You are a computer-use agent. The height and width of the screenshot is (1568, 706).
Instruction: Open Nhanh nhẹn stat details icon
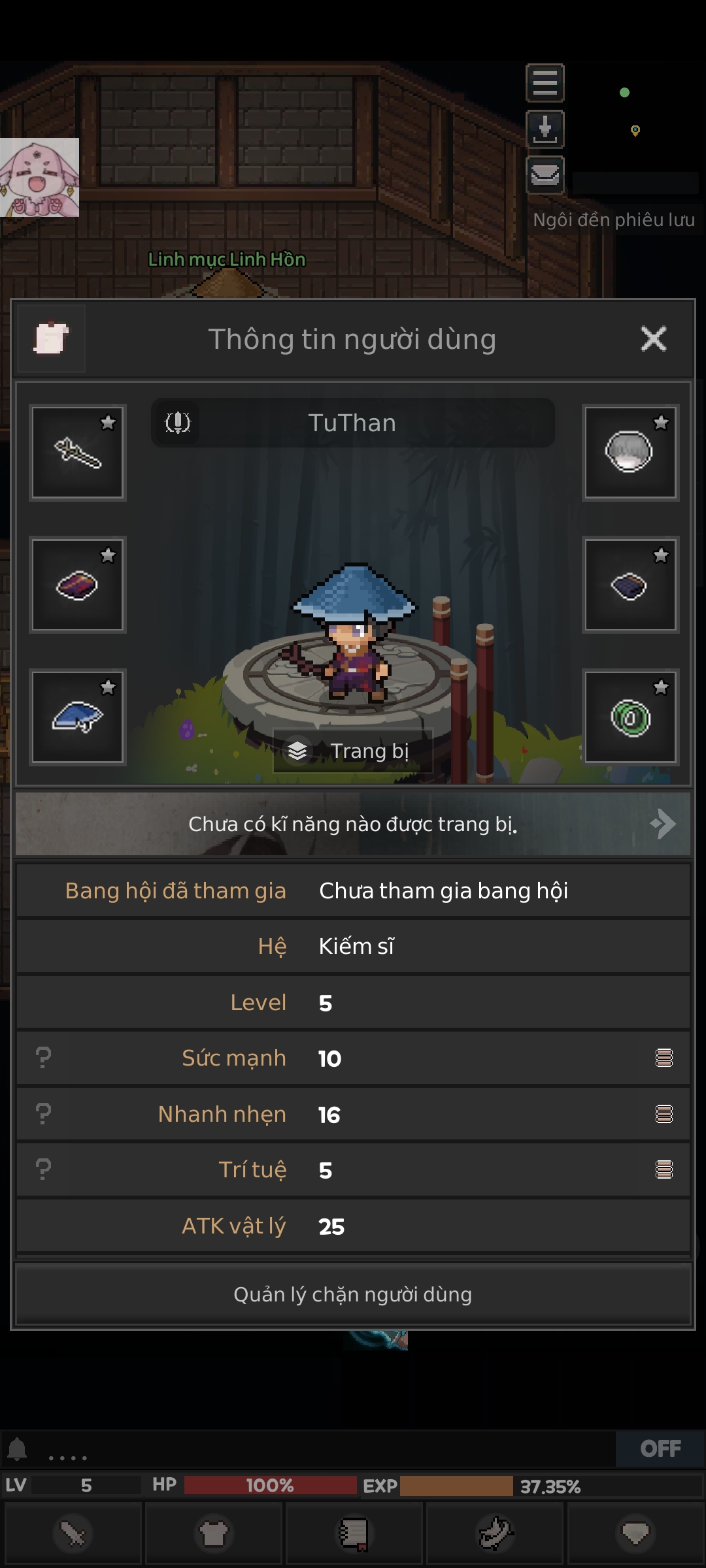[x=664, y=1114]
